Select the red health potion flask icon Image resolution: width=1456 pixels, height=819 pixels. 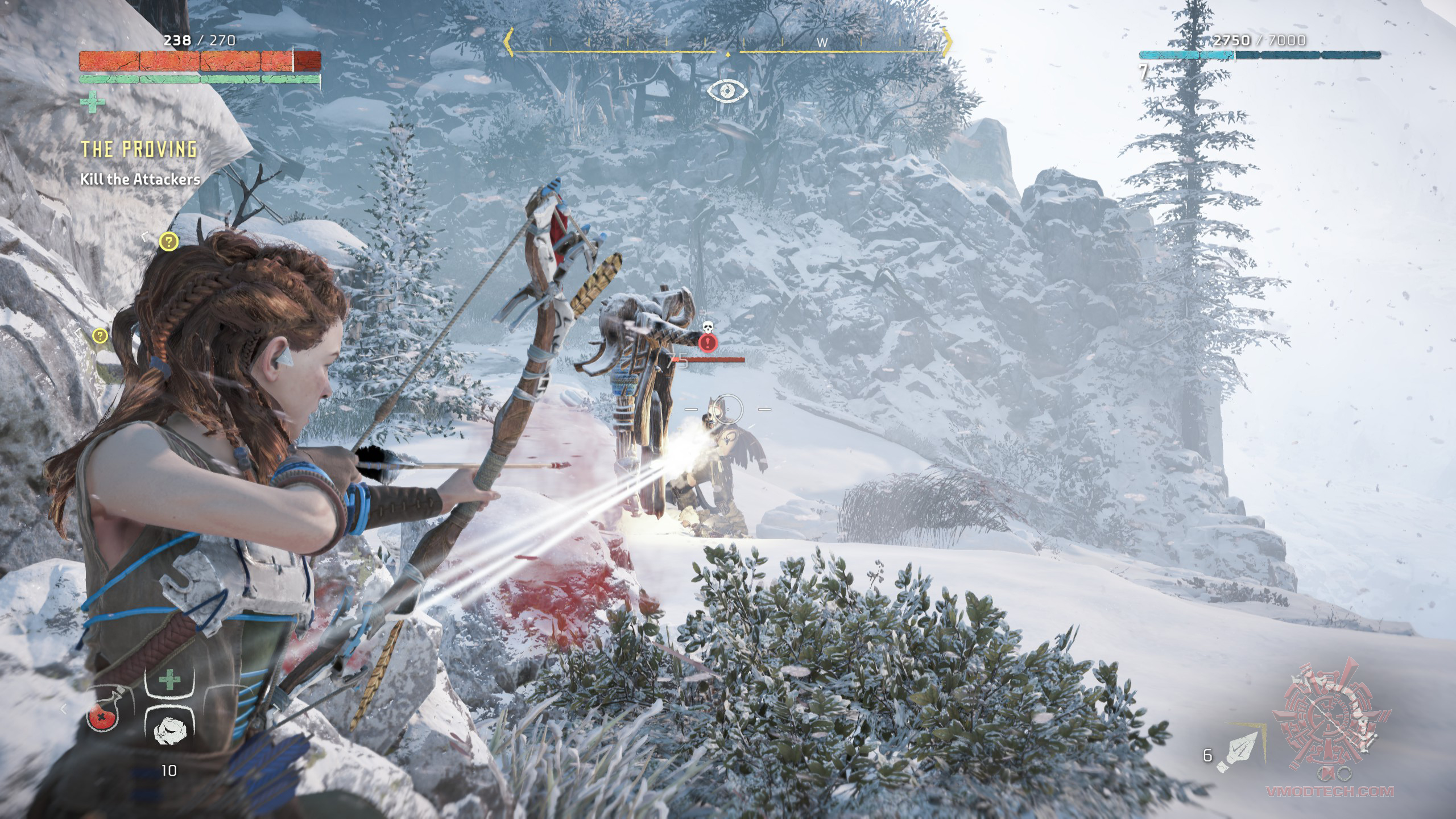(x=104, y=719)
